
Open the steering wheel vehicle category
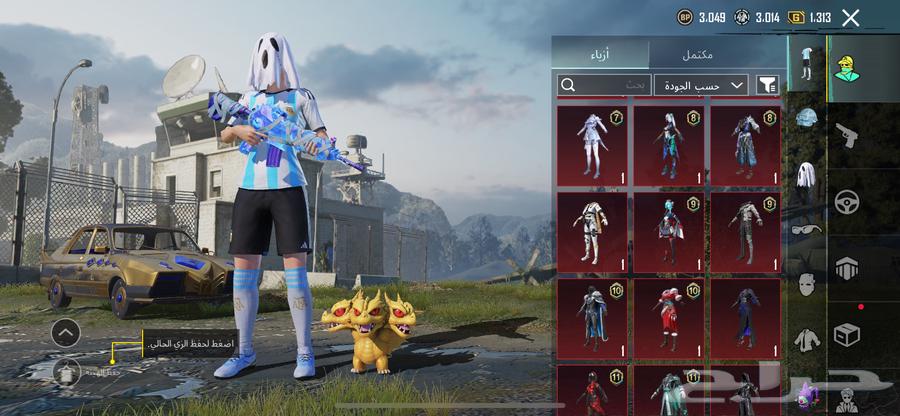tap(848, 201)
